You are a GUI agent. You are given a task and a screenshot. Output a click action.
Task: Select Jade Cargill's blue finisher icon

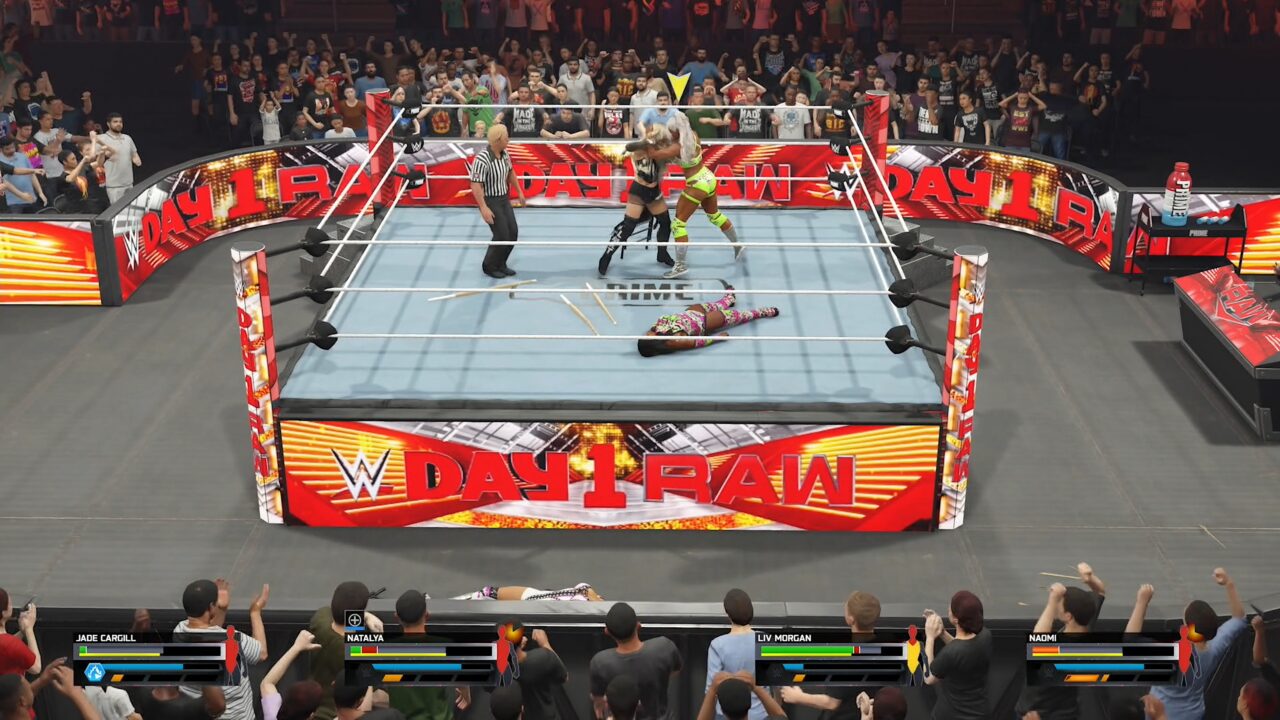tap(94, 672)
